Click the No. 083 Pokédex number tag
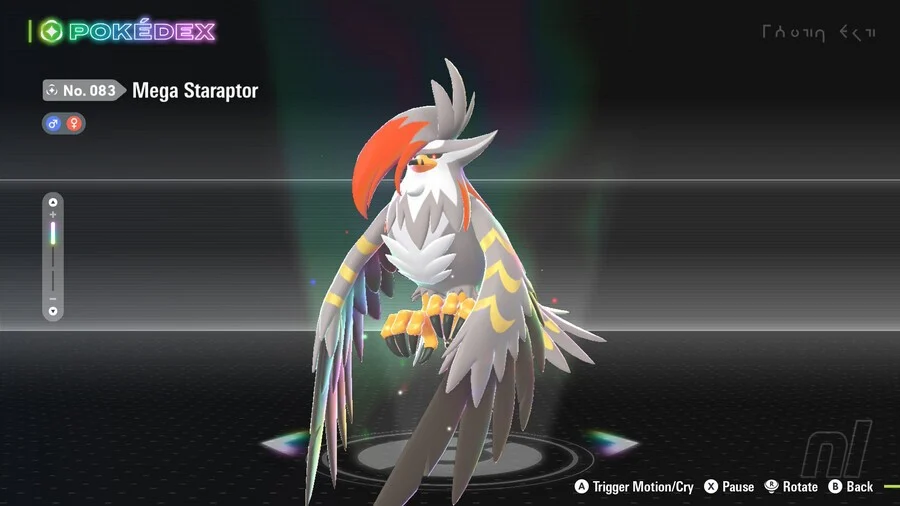 point(83,91)
